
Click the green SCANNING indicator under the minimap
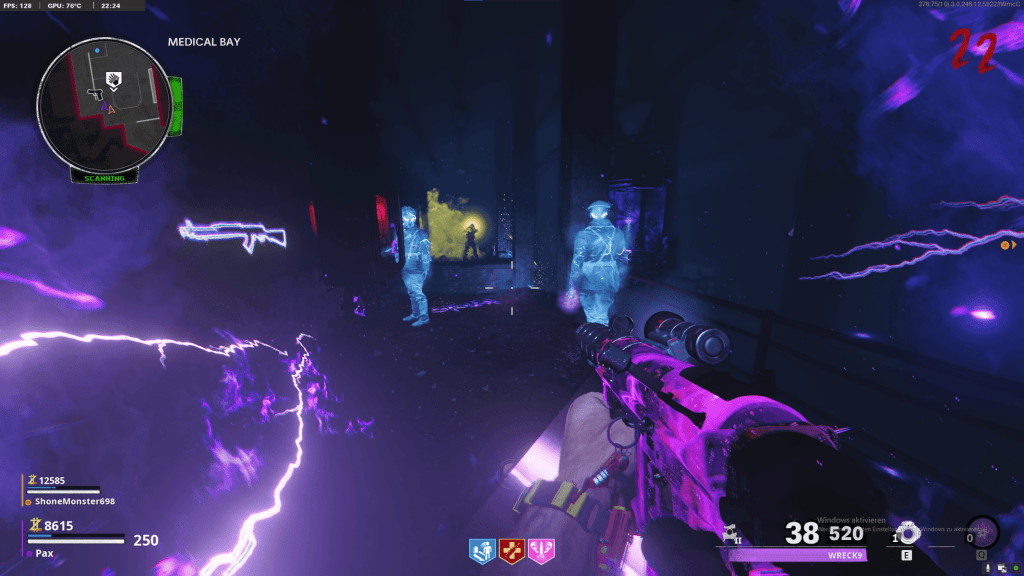click(x=104, y=178)
